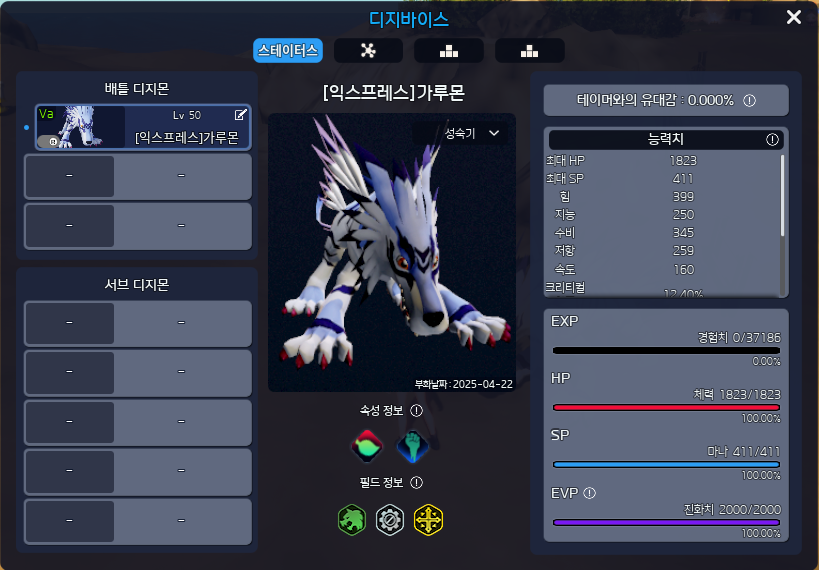Select the green fist attribute icon
Image resolution: width=819 pixels, height=570 pixels.
413,446
